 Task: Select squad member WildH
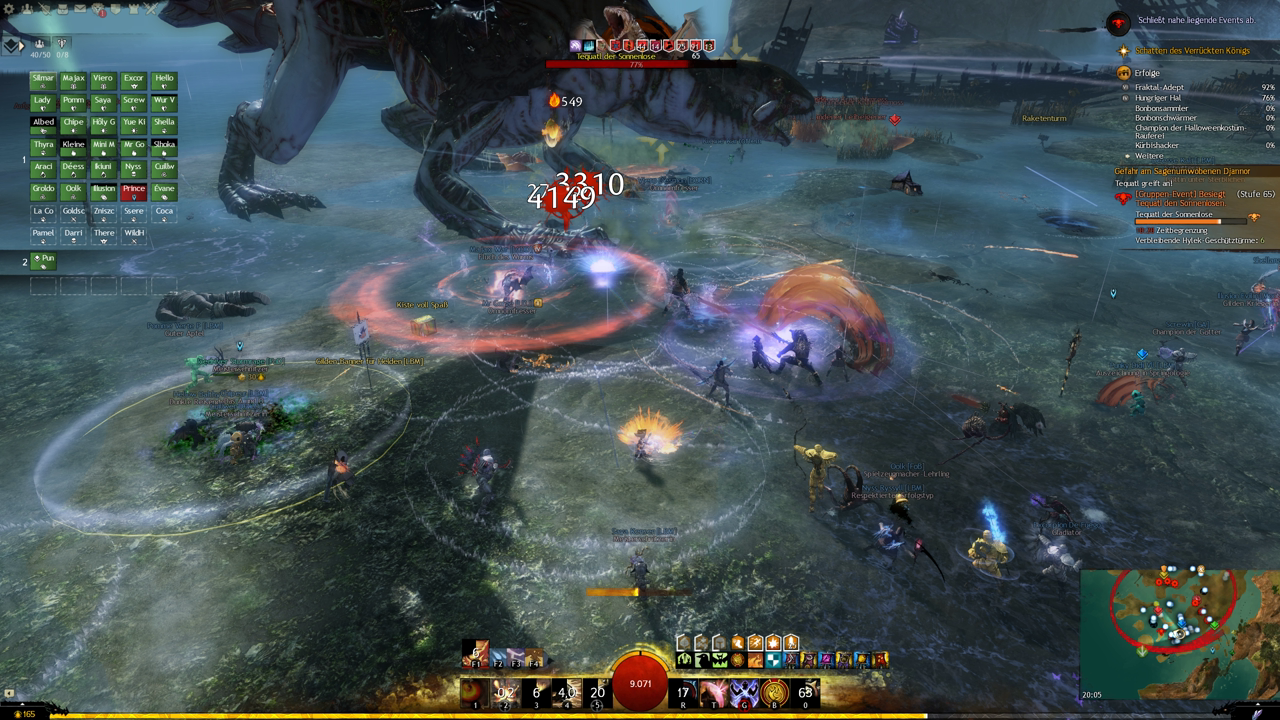134,235
